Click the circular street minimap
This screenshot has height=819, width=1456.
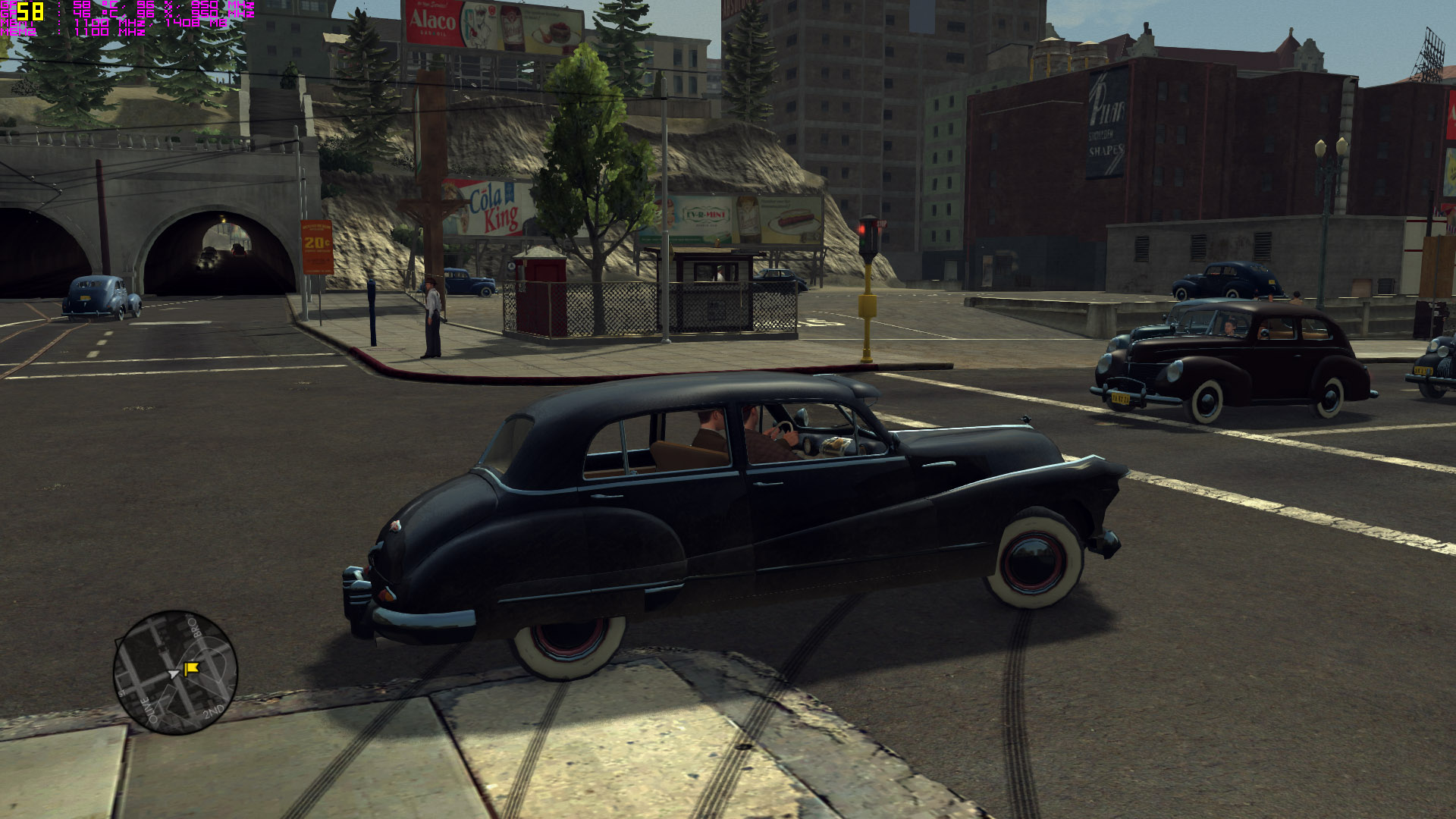(175, 673)
